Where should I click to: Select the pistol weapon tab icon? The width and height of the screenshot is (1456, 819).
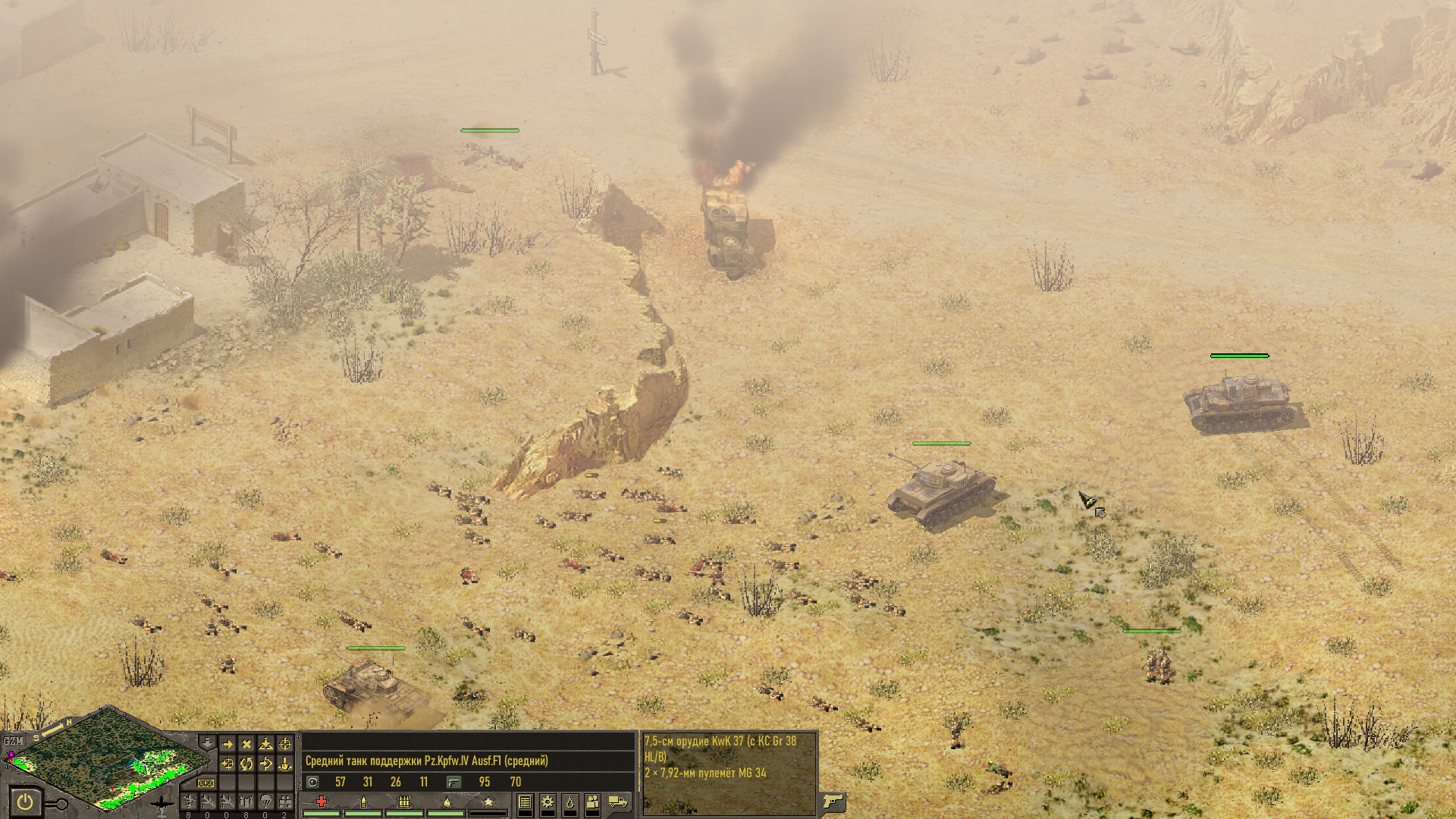[x=833, y=802]
